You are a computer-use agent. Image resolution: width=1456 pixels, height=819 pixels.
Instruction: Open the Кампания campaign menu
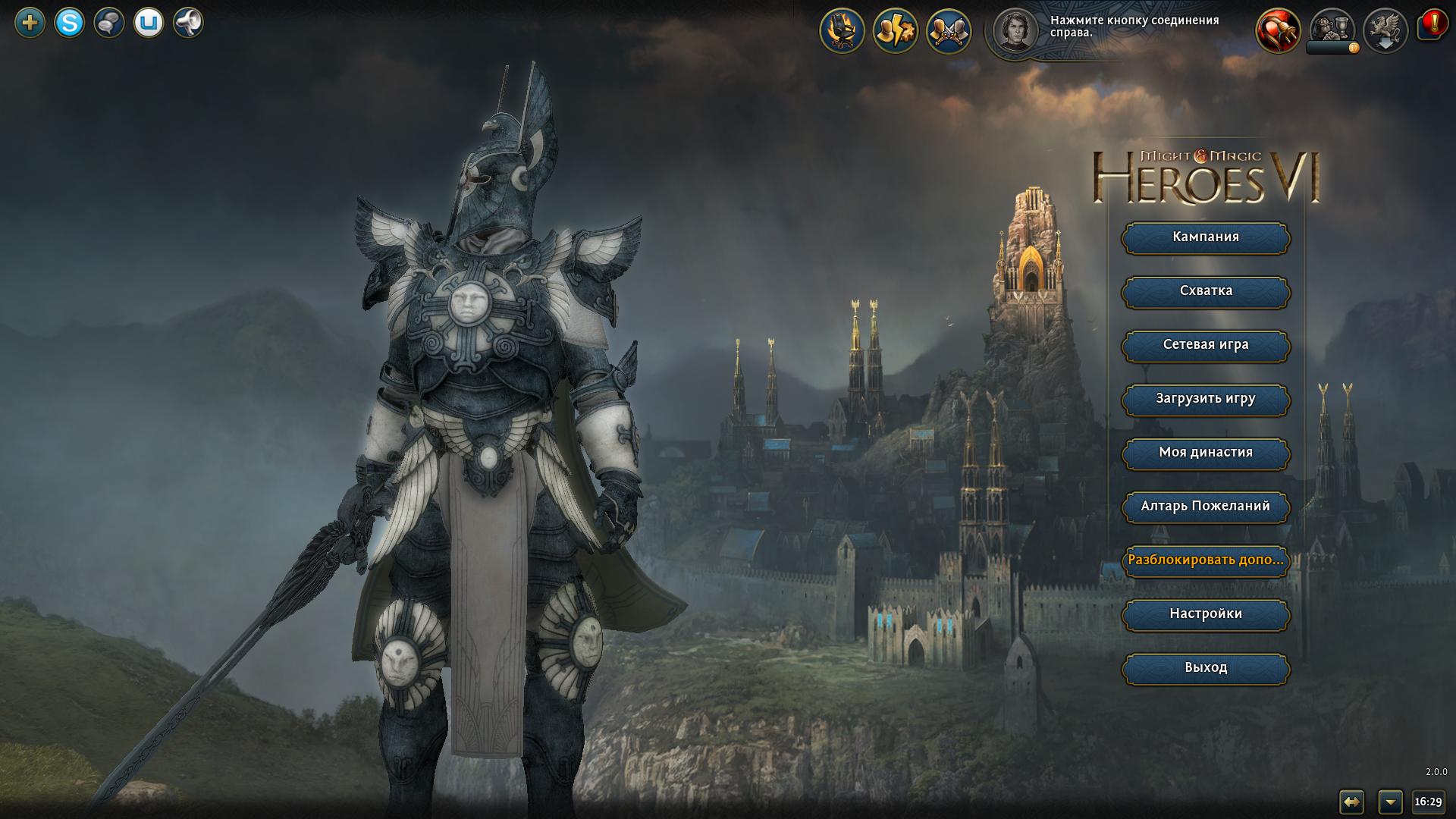click(1206, 237)
